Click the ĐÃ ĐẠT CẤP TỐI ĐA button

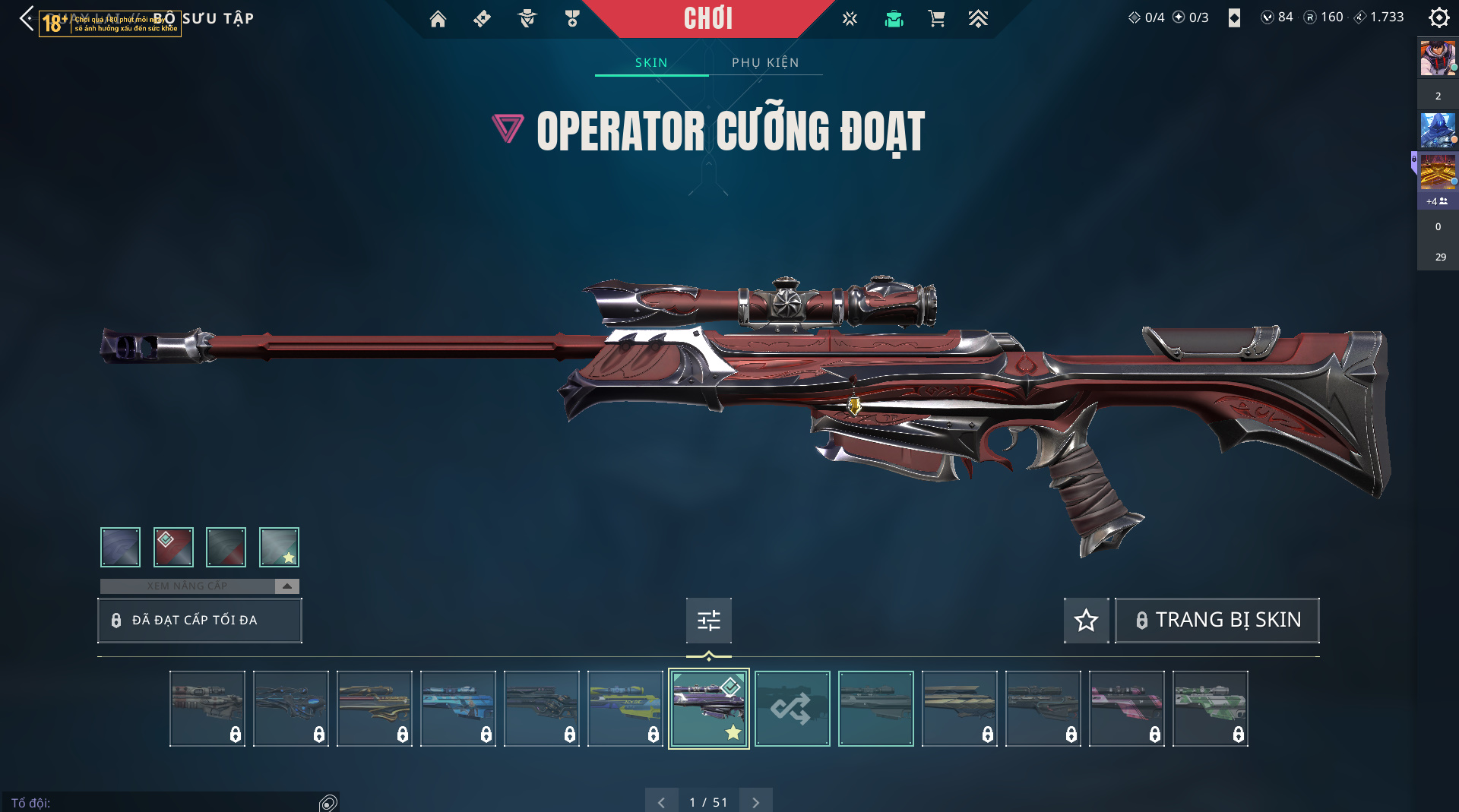[199, 620]
